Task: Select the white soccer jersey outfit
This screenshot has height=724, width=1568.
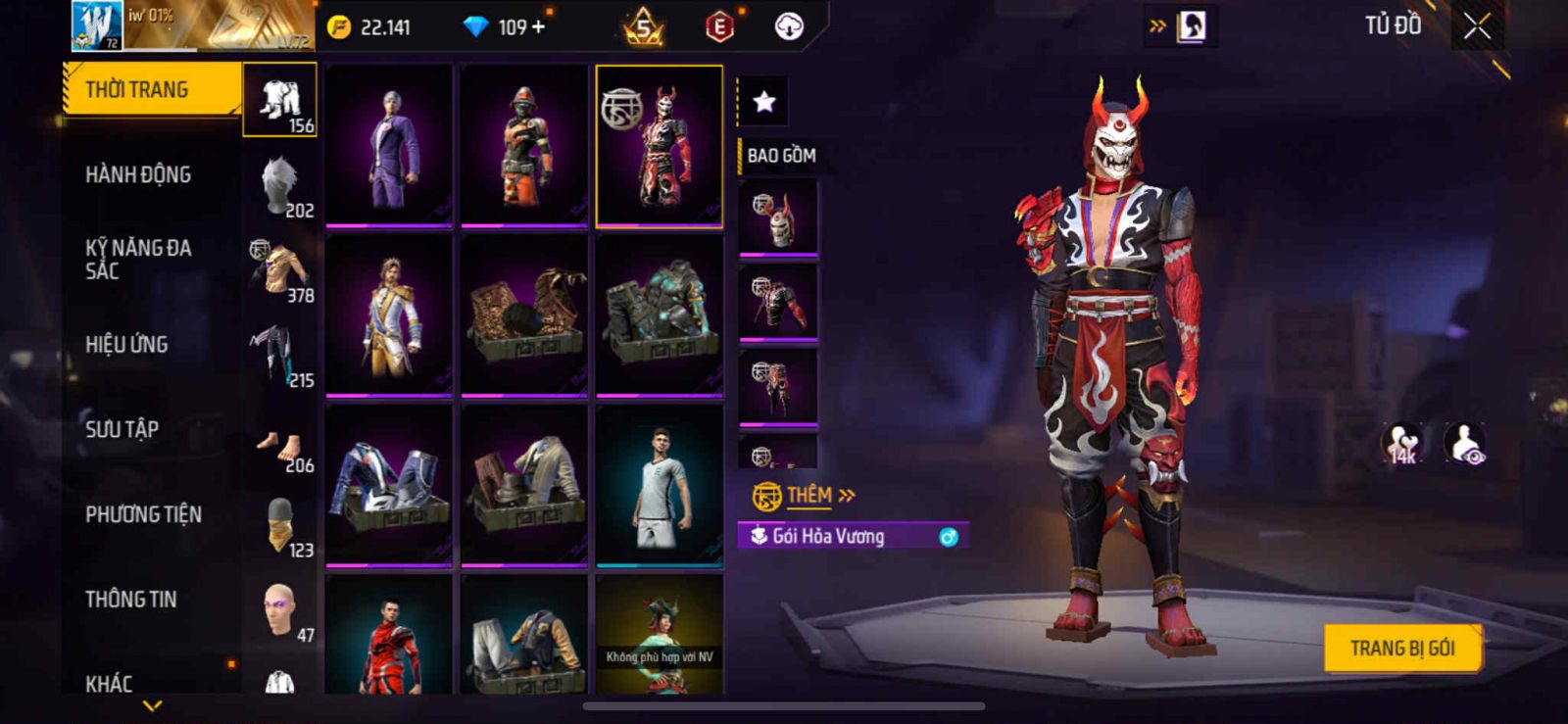Action: tap(660, 486)
